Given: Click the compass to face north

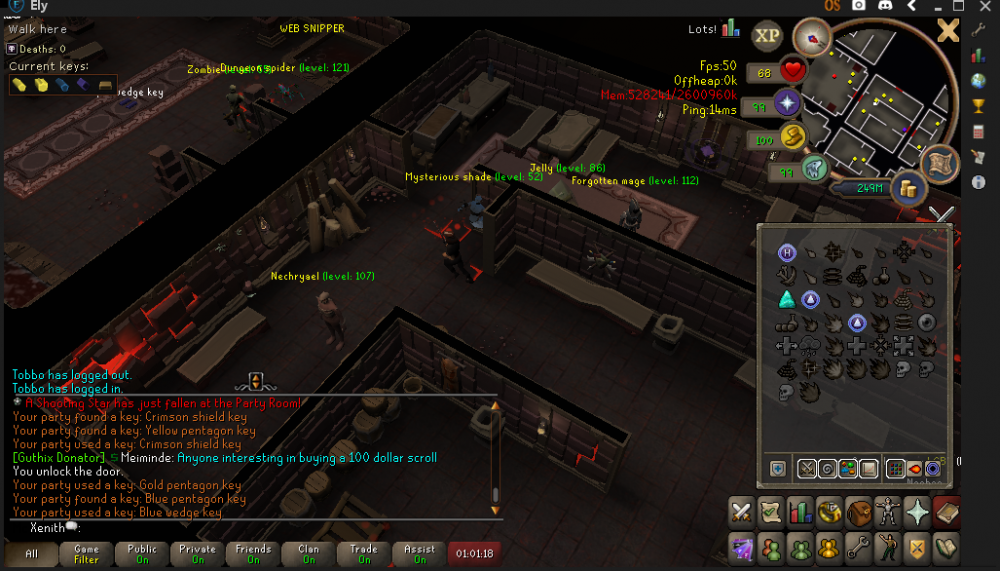Looking at the screenshot, I should point(812,38).
